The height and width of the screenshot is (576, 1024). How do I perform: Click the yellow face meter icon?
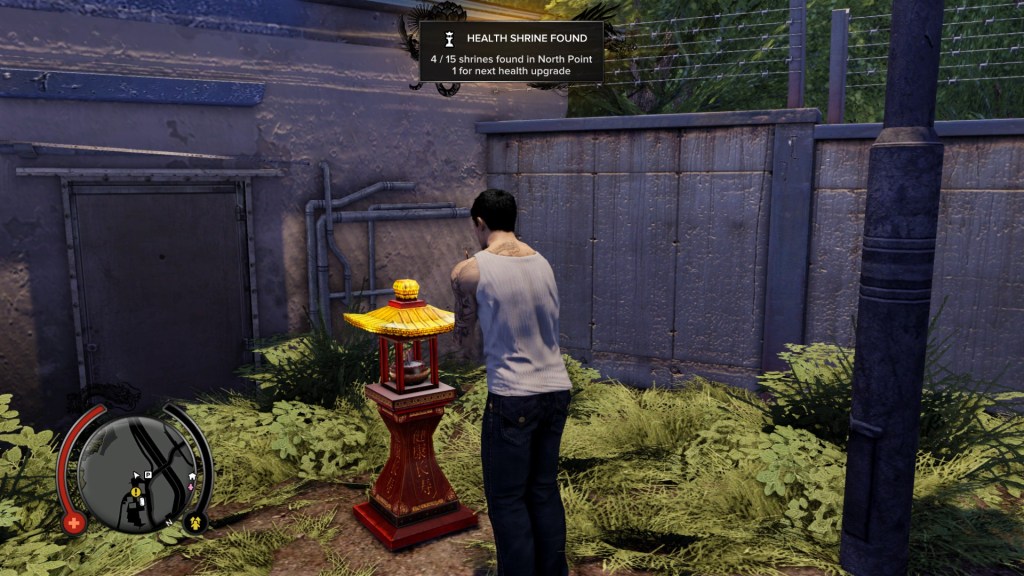[196, 522]
